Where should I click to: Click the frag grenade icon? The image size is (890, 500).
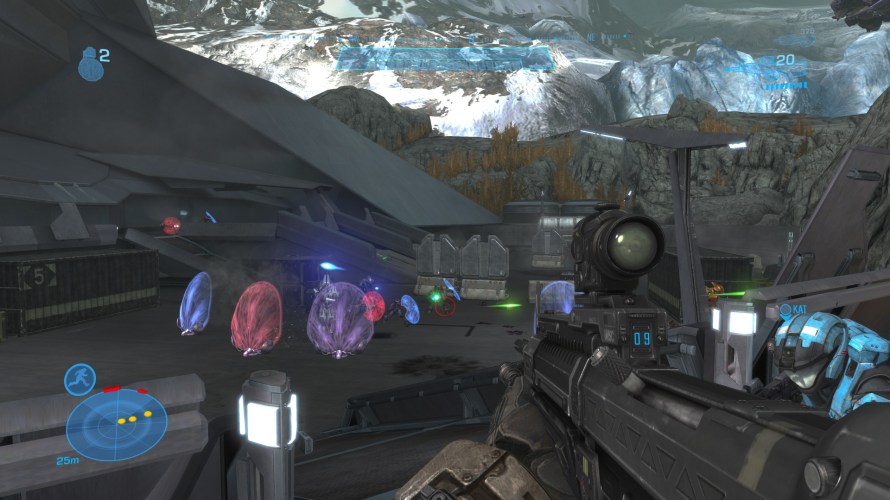click(x=89, y=64)
